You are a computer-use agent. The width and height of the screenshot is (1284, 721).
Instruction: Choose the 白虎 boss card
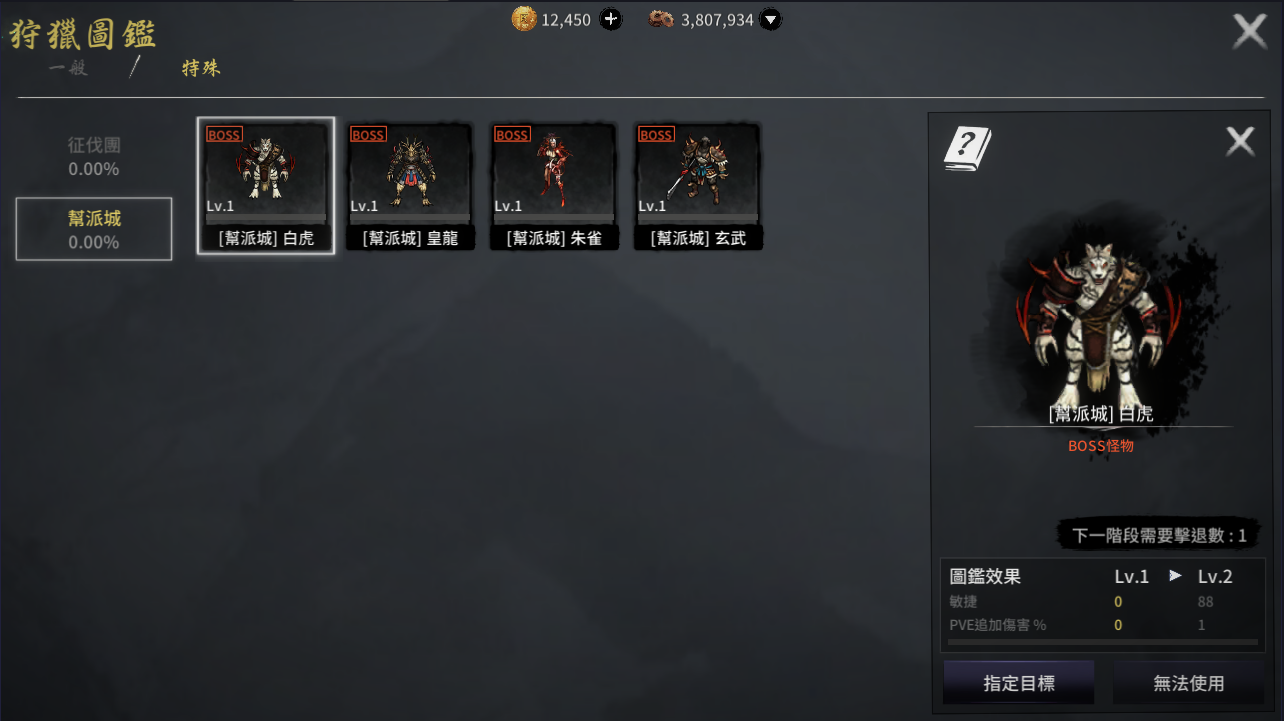[266, 185]
